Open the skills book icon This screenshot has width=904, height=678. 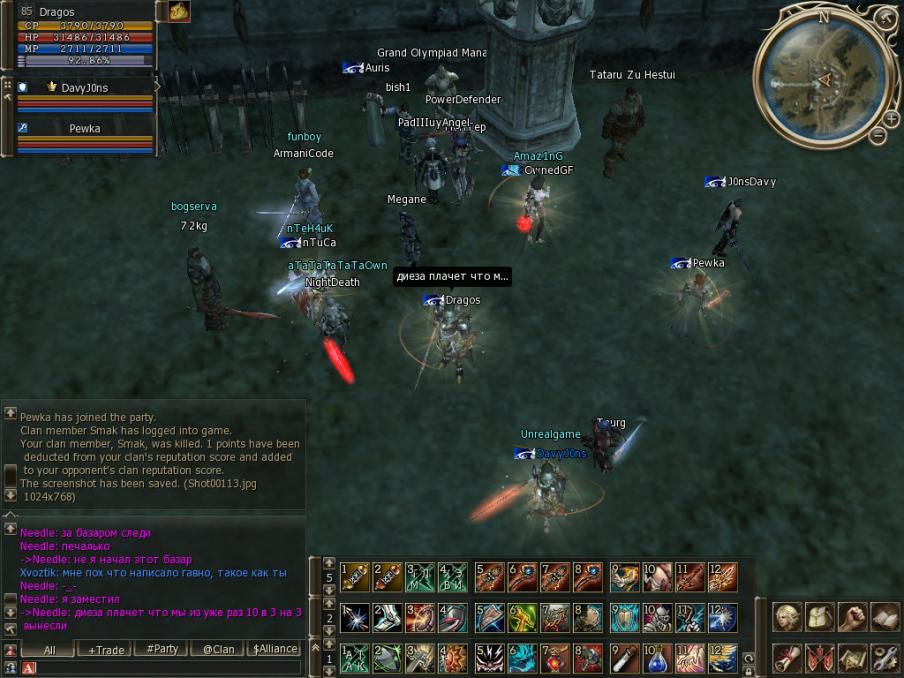click(x=884, y=616)
